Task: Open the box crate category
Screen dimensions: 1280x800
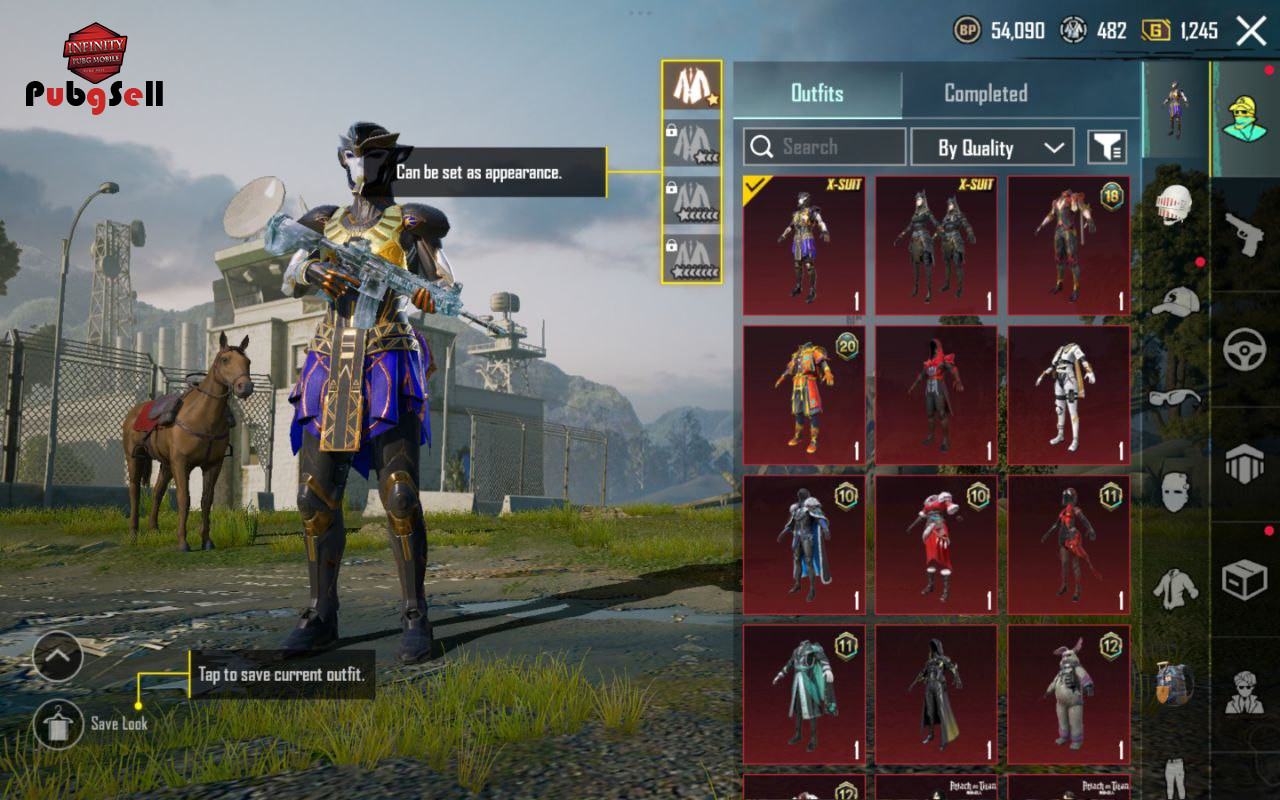Action: 1244,579
